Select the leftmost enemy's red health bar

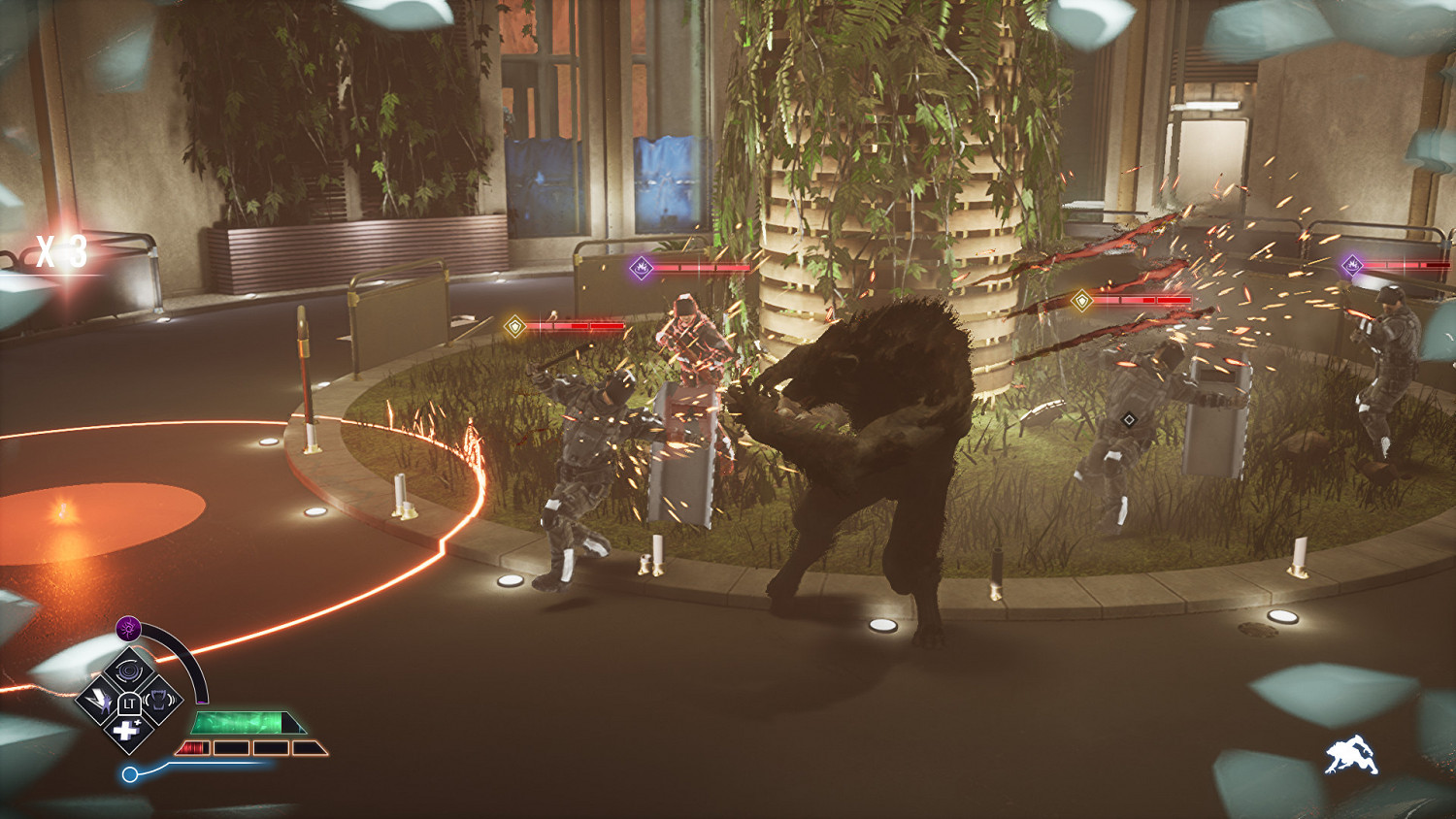click(x=578, y=327)
